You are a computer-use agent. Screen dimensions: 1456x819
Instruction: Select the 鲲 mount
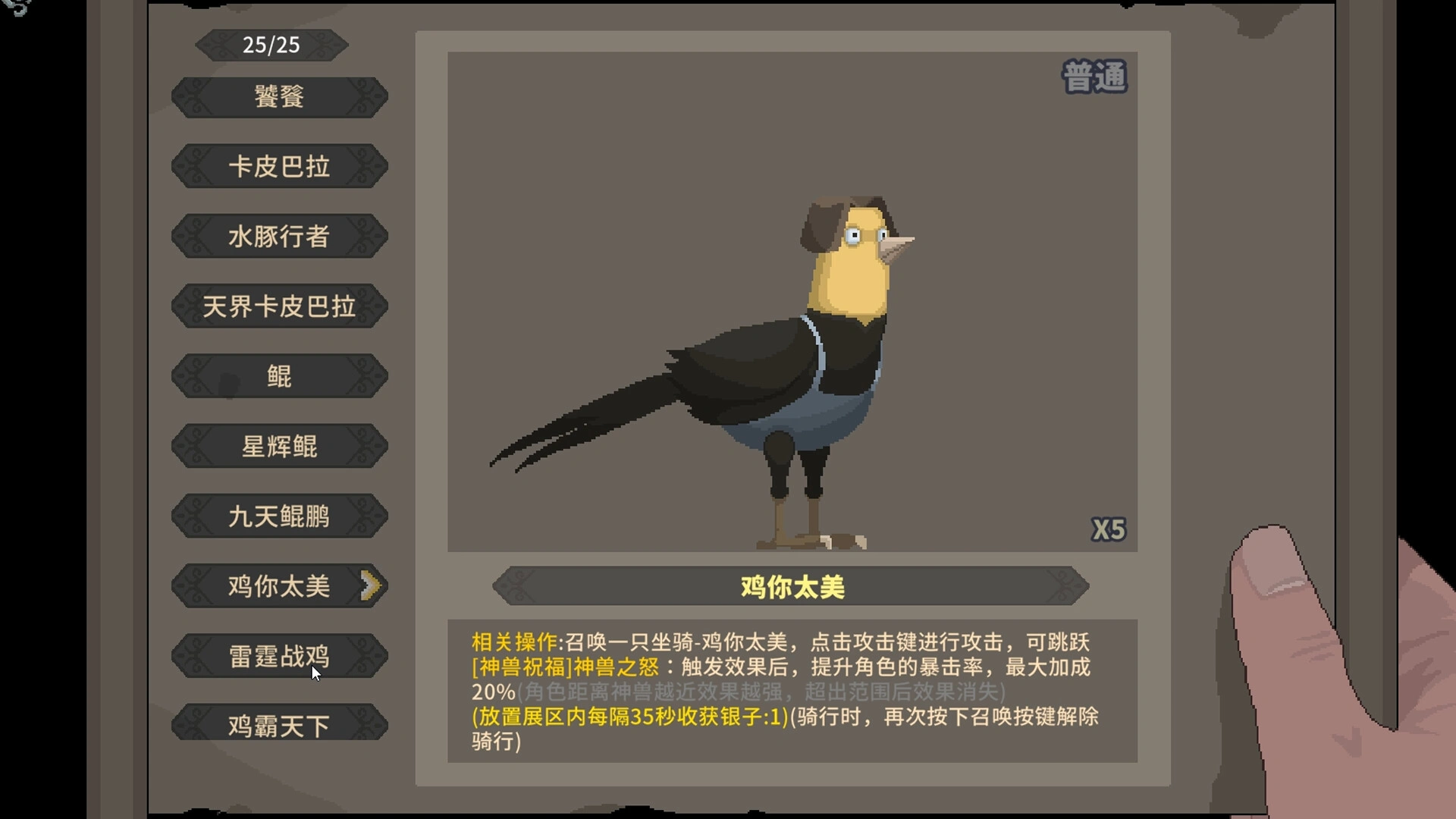point(278,376)
